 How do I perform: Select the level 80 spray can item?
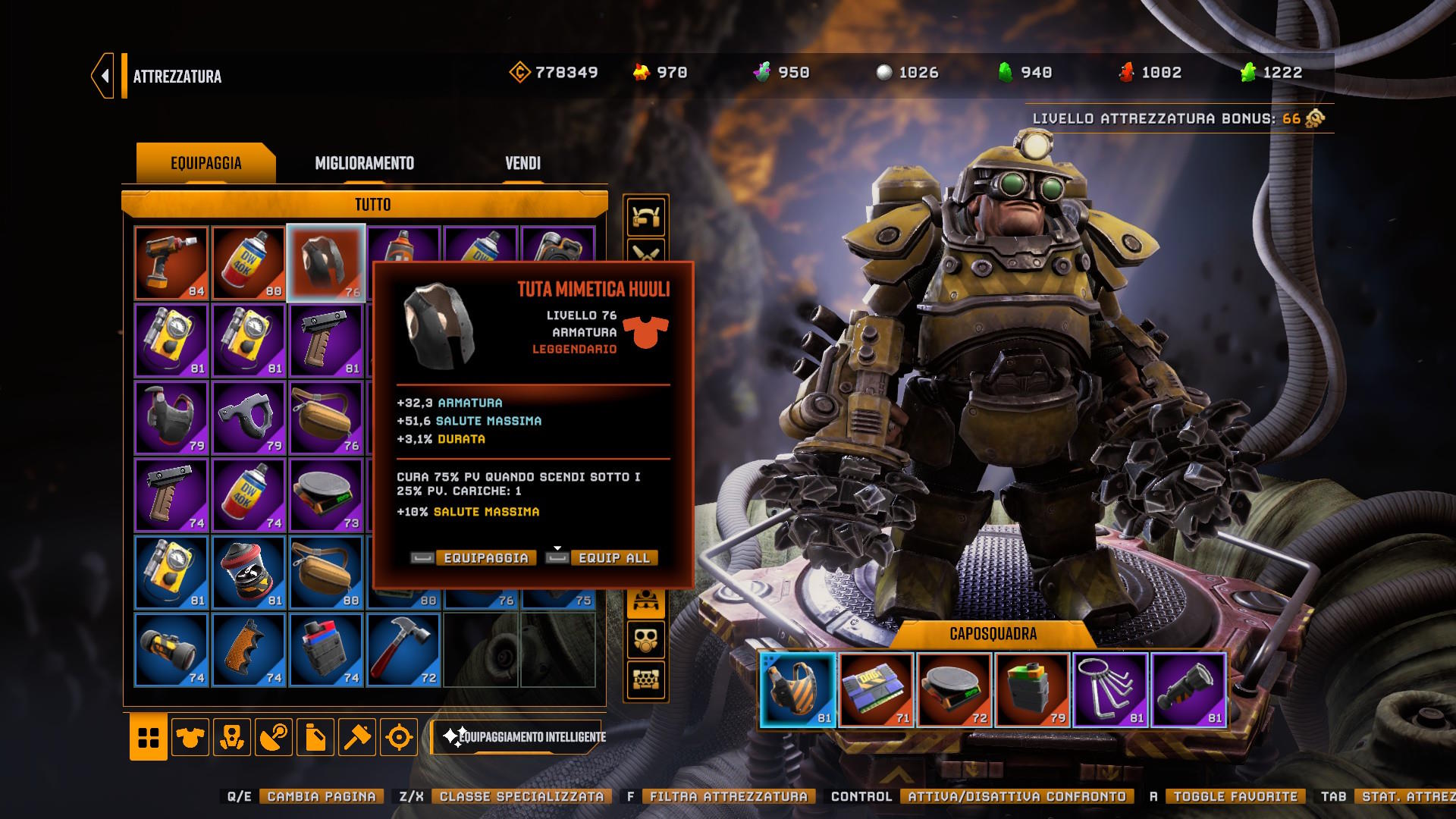click(249, 263)
